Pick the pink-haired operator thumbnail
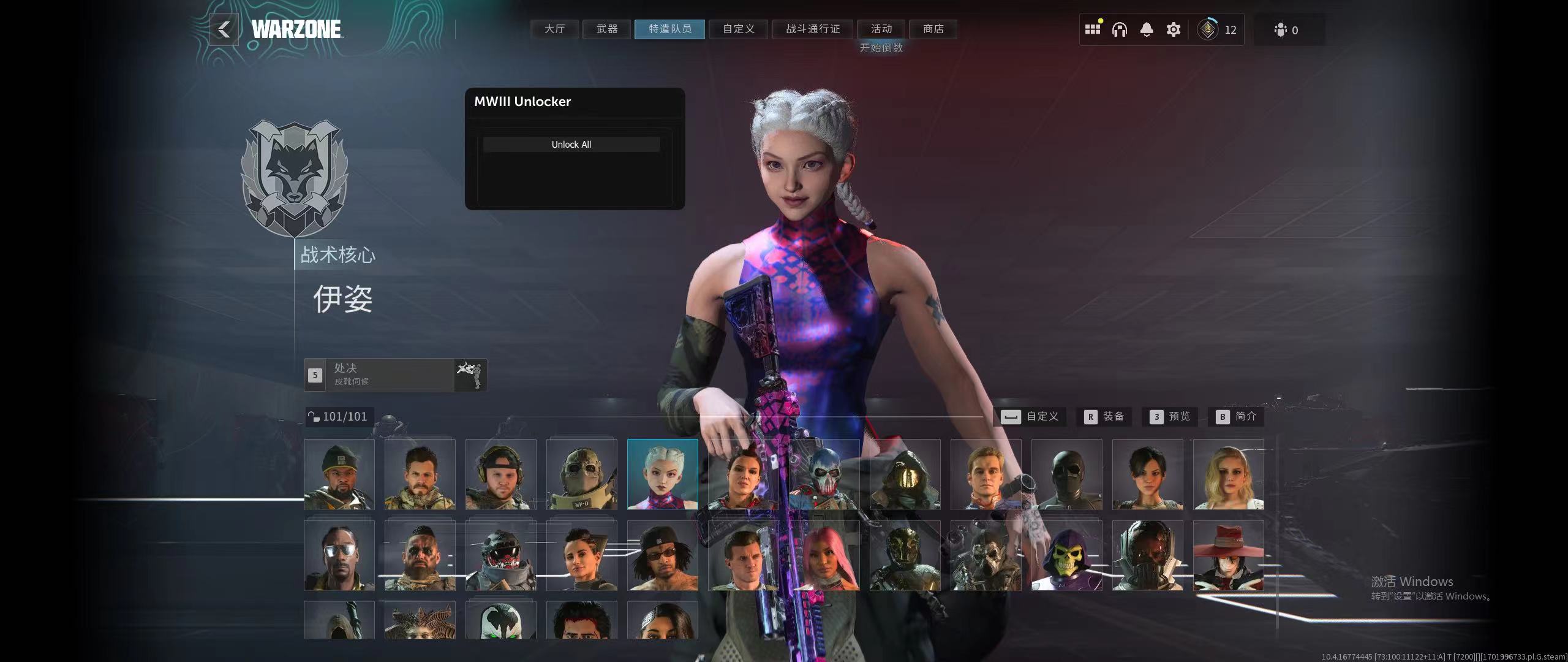 (x=824, y=555)
